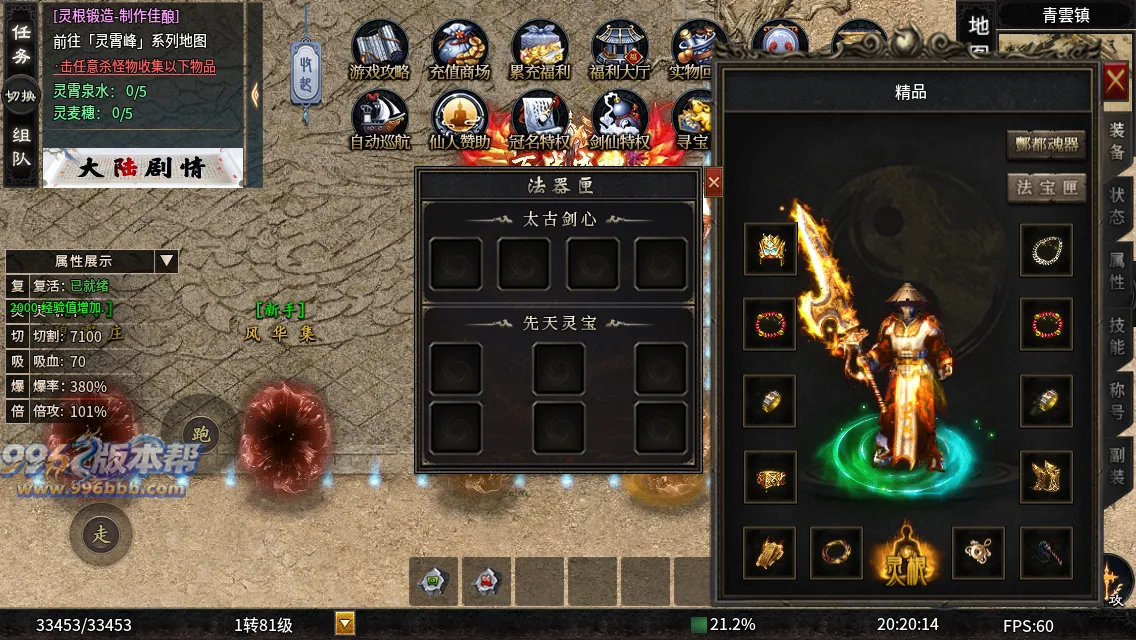This screenshot has height=640, width=1136.
Task: Open the 组队 team tab
Action: coord(21,147)
